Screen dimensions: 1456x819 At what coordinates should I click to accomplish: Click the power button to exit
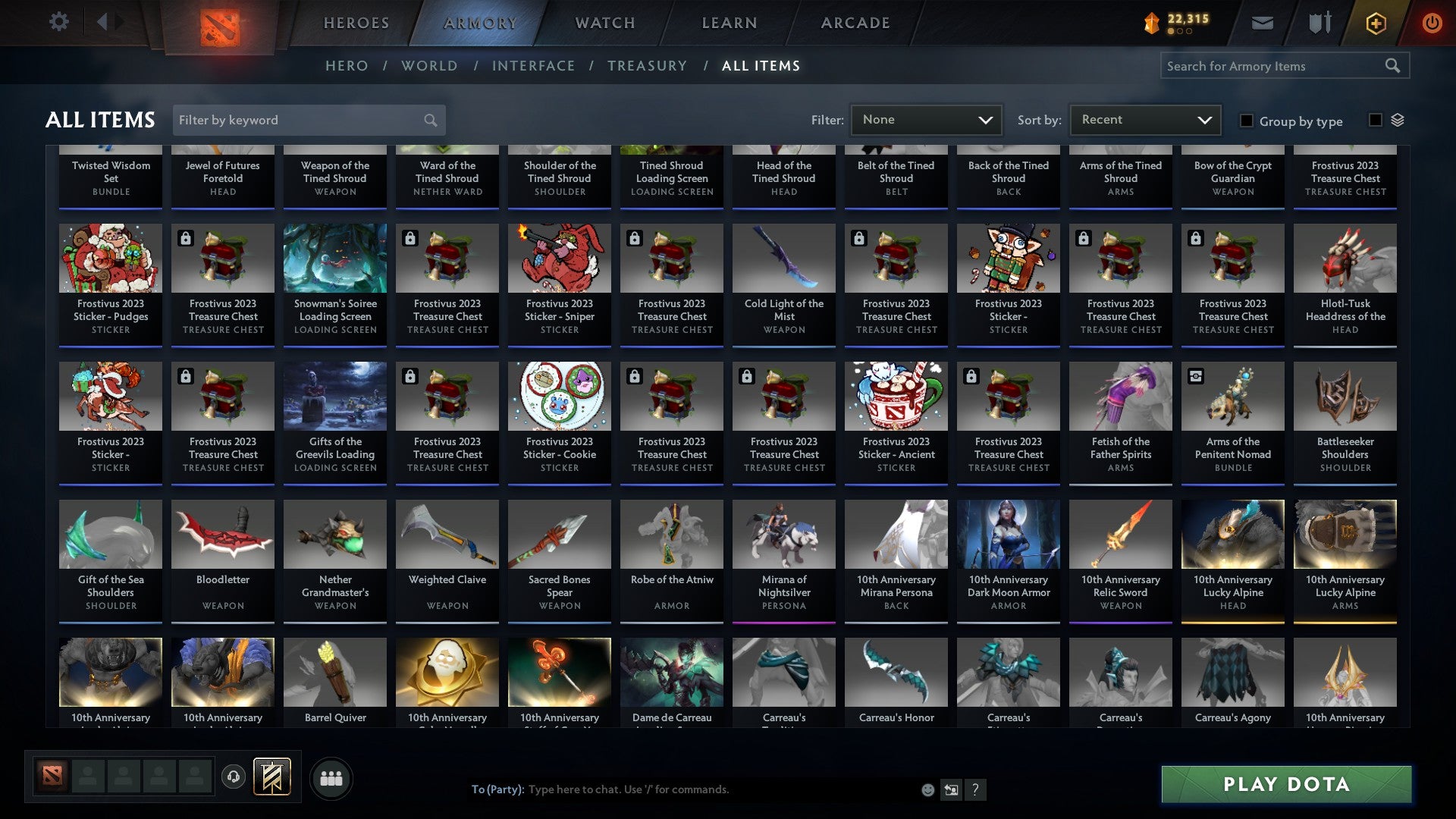pos(1432,23)
